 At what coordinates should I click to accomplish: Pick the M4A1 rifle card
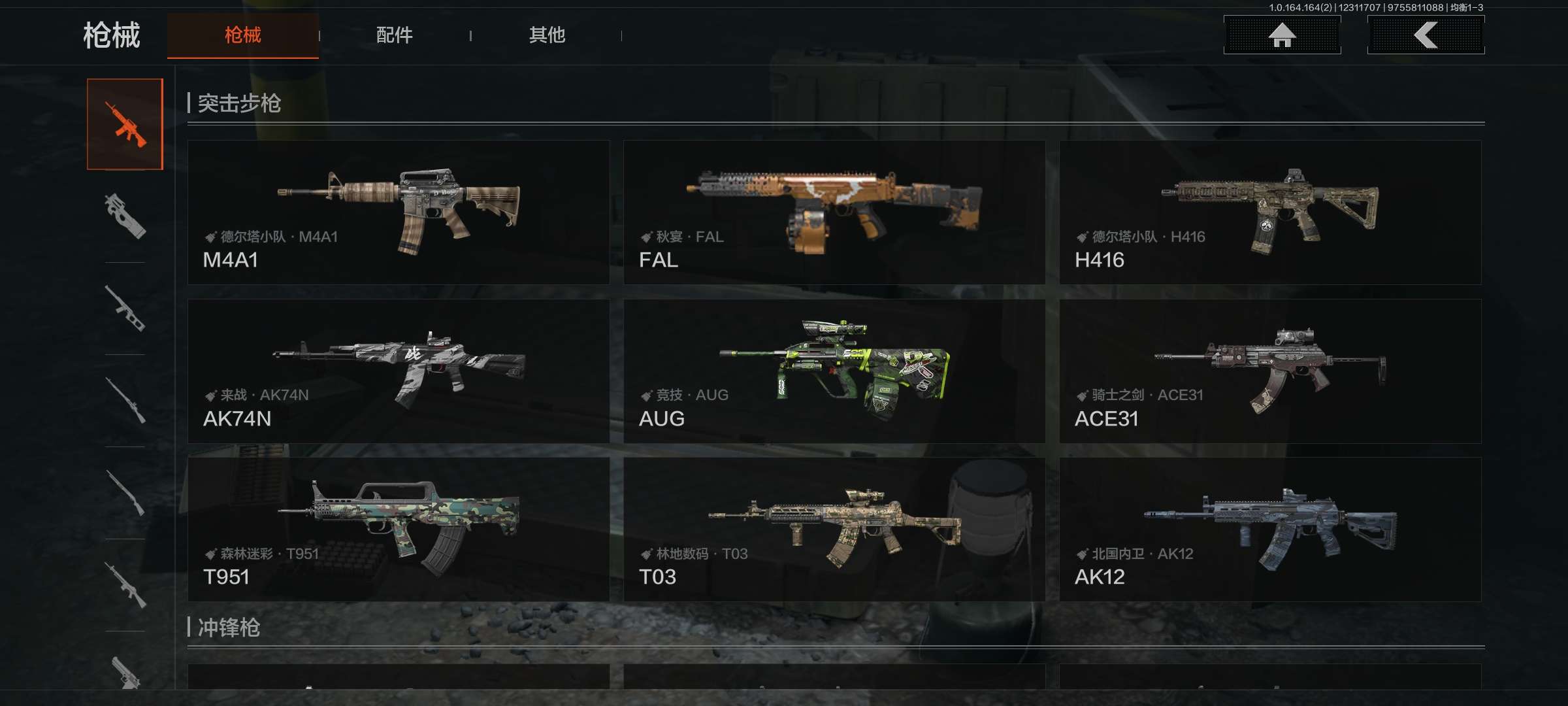click(399, 212)
